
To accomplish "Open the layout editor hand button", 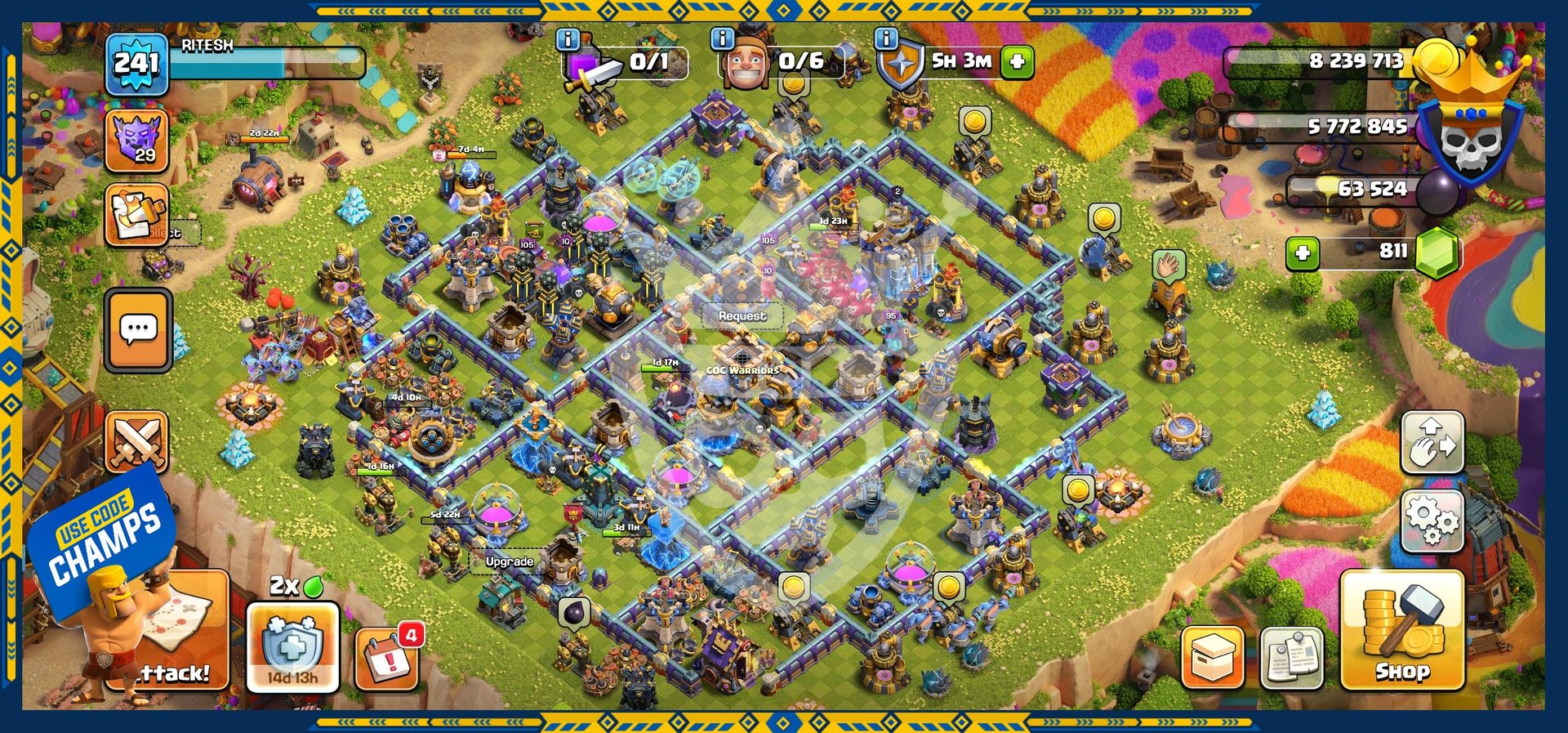I will coord(1432,444).
